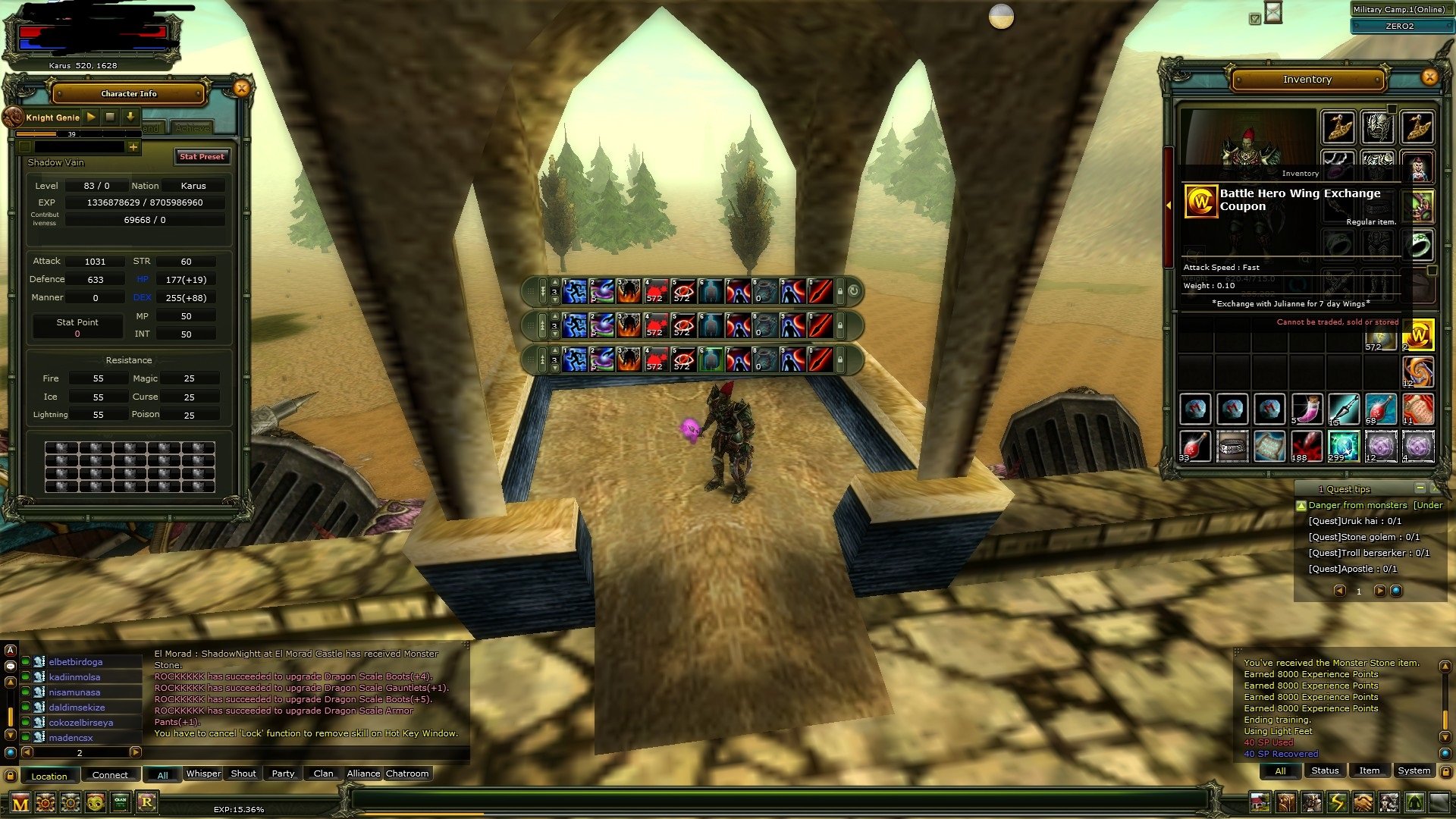
Task: Toggle the lock on the middle skill hotbar
Action: tap(840, 325)
